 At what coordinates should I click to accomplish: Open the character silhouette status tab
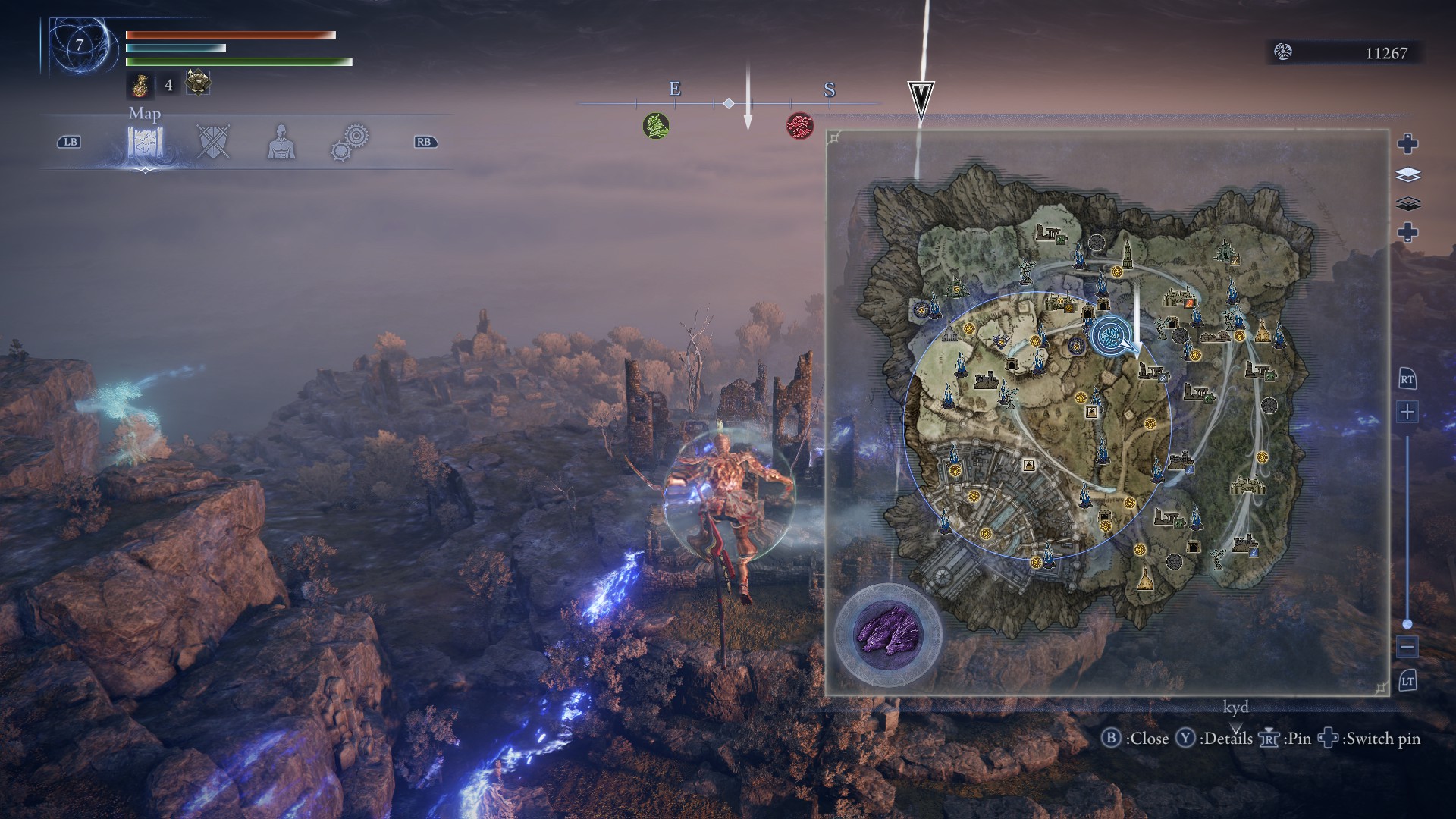point(281,142)
